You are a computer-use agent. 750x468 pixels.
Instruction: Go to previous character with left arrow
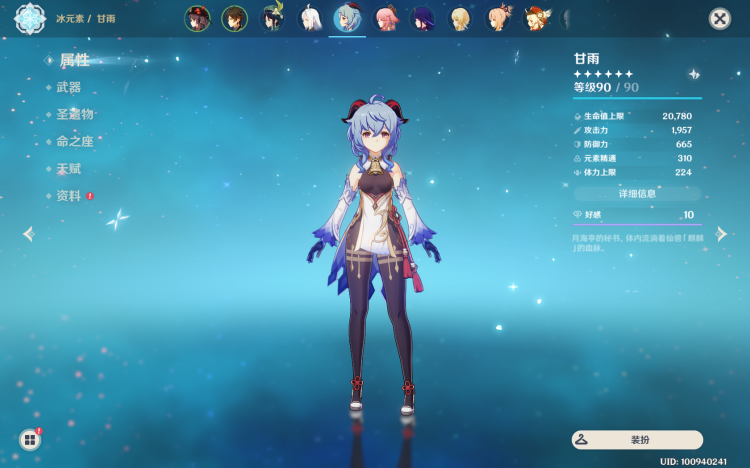click(28, 234)
